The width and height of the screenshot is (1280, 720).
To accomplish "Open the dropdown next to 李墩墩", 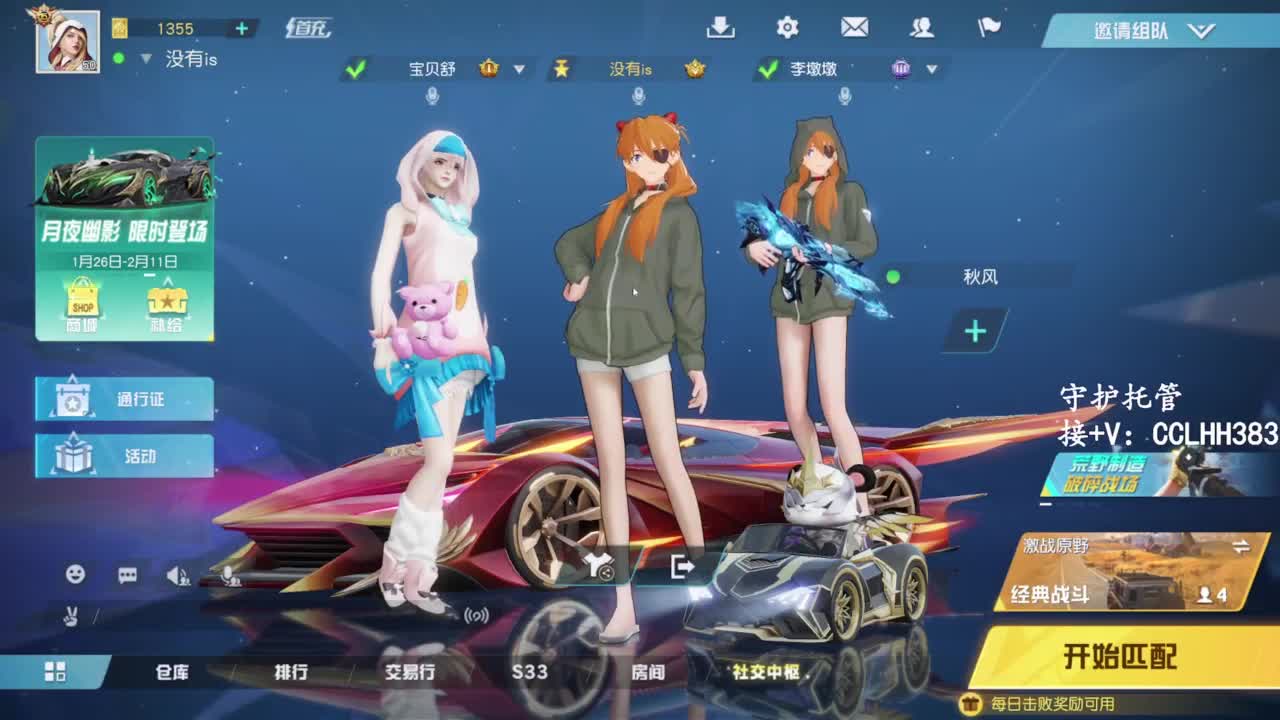I will (932, 70).
